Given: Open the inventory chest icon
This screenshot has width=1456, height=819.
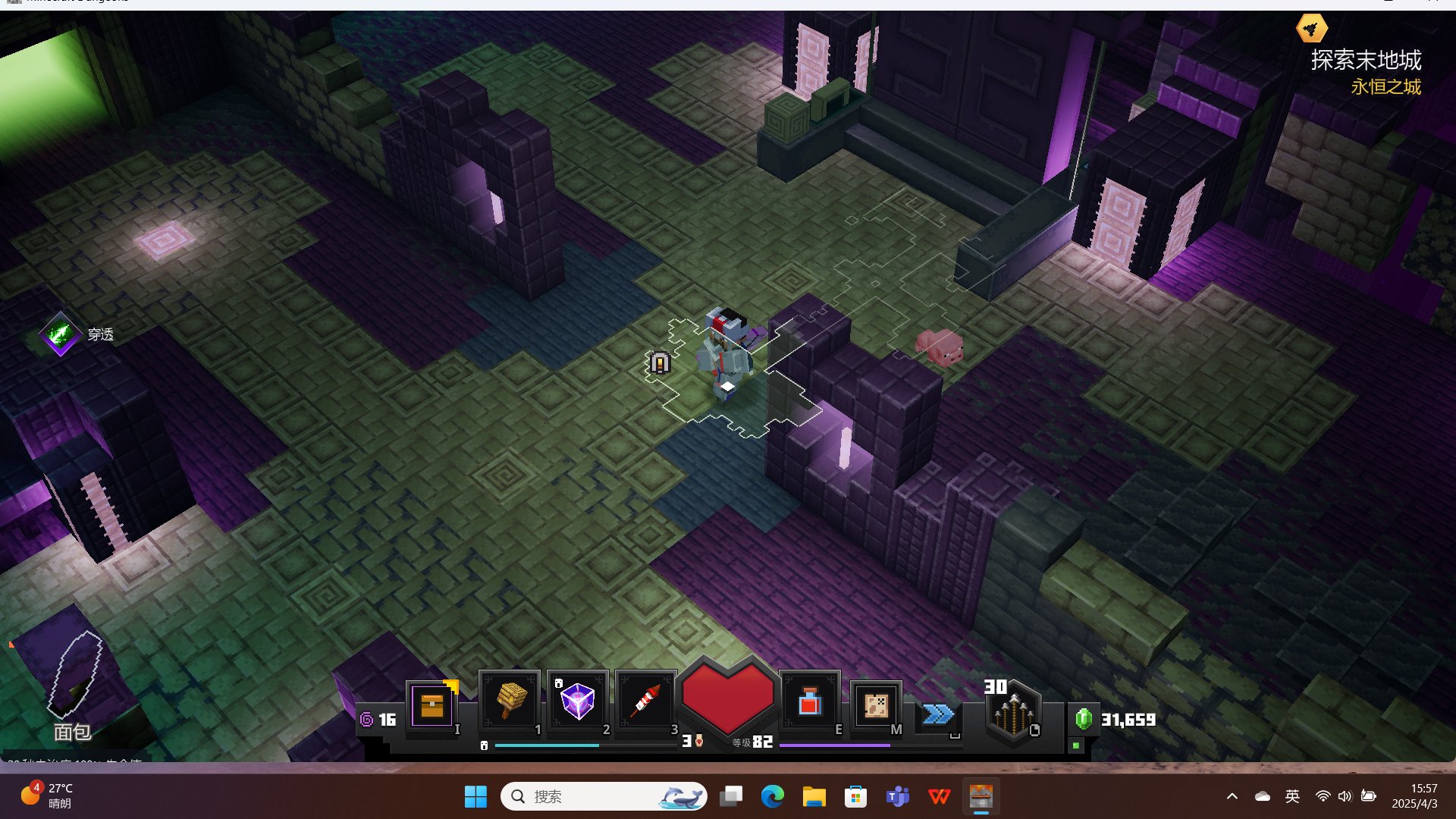Looking at the screenshot, I should pos(432,705).
